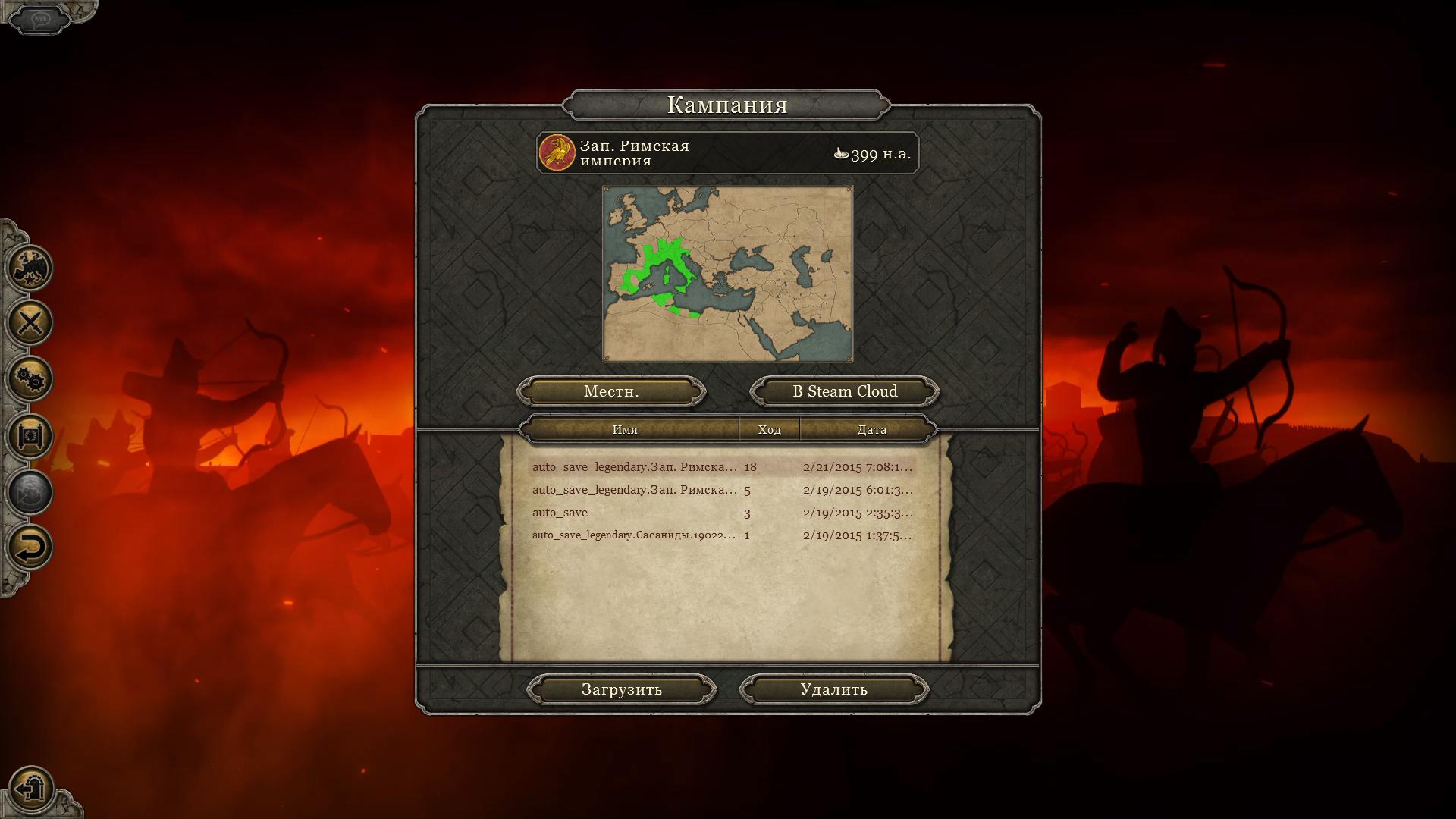Load the selected save with Загрузить
Image resolution: width=1456 pixels, height=819 pixels.
point(621,689)
